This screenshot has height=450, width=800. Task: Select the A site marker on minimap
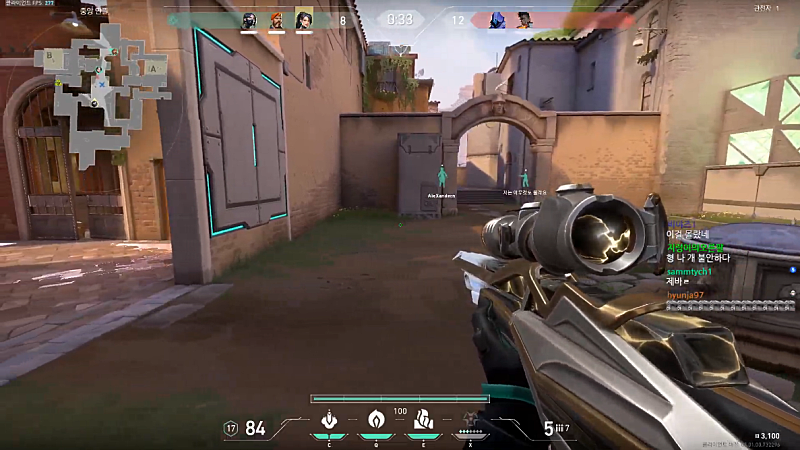pyautogui.click(x=153, y=68)
